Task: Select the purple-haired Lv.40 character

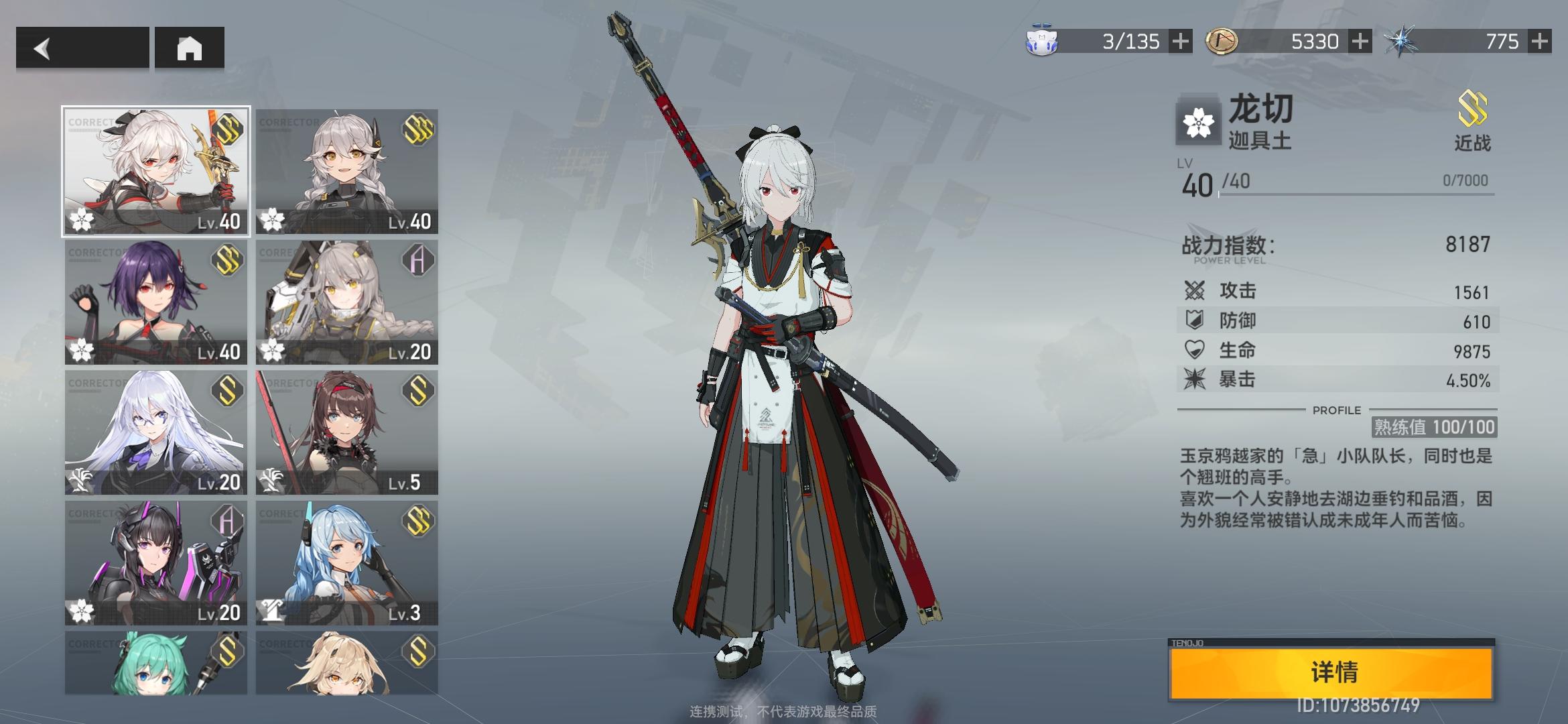Action: pyautogui.click(x=156, y=302)
